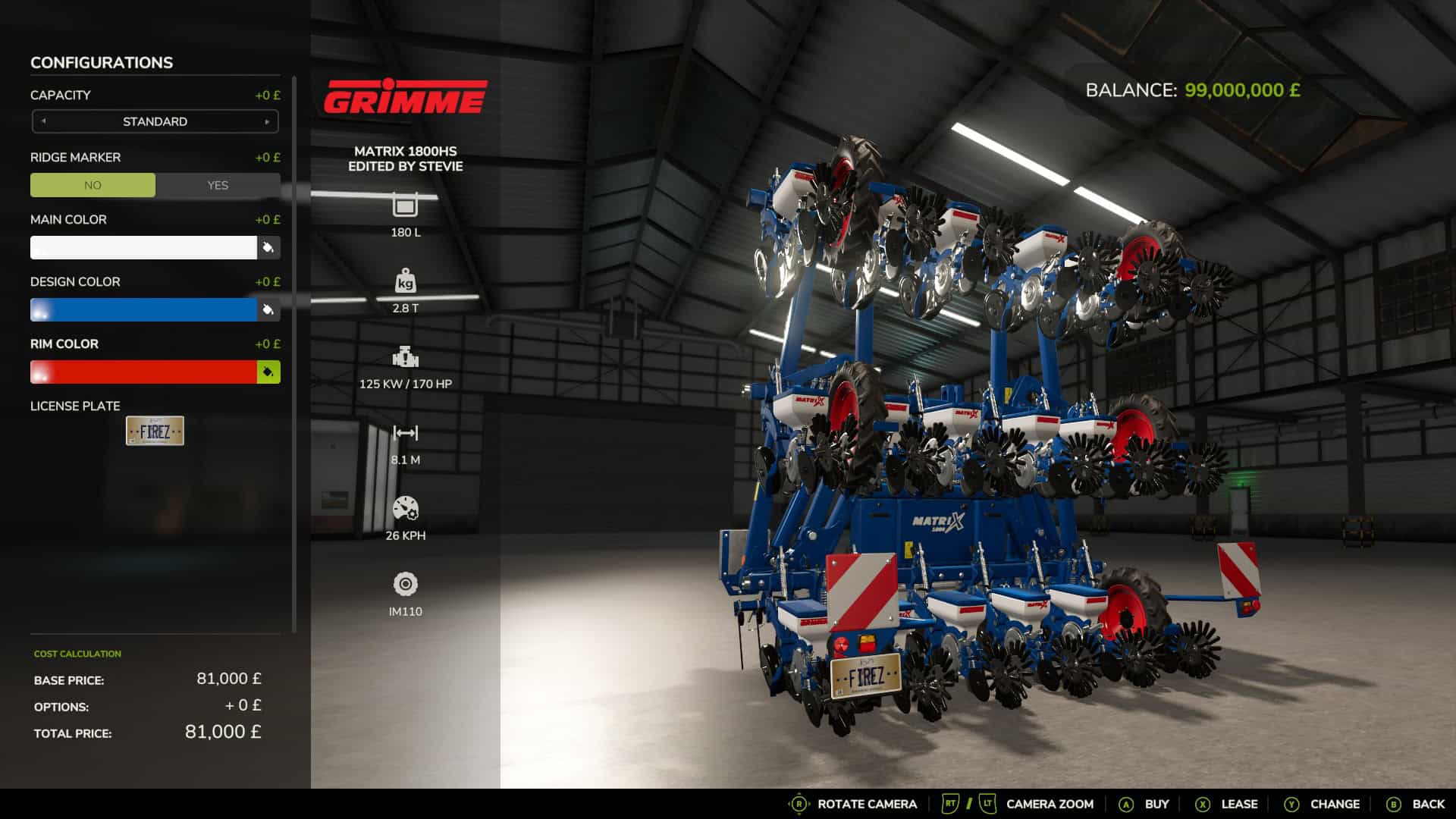This screenshot has height=819, width=1456.
Task: Select next capacity option with right arrow
Action: point(267,121)
